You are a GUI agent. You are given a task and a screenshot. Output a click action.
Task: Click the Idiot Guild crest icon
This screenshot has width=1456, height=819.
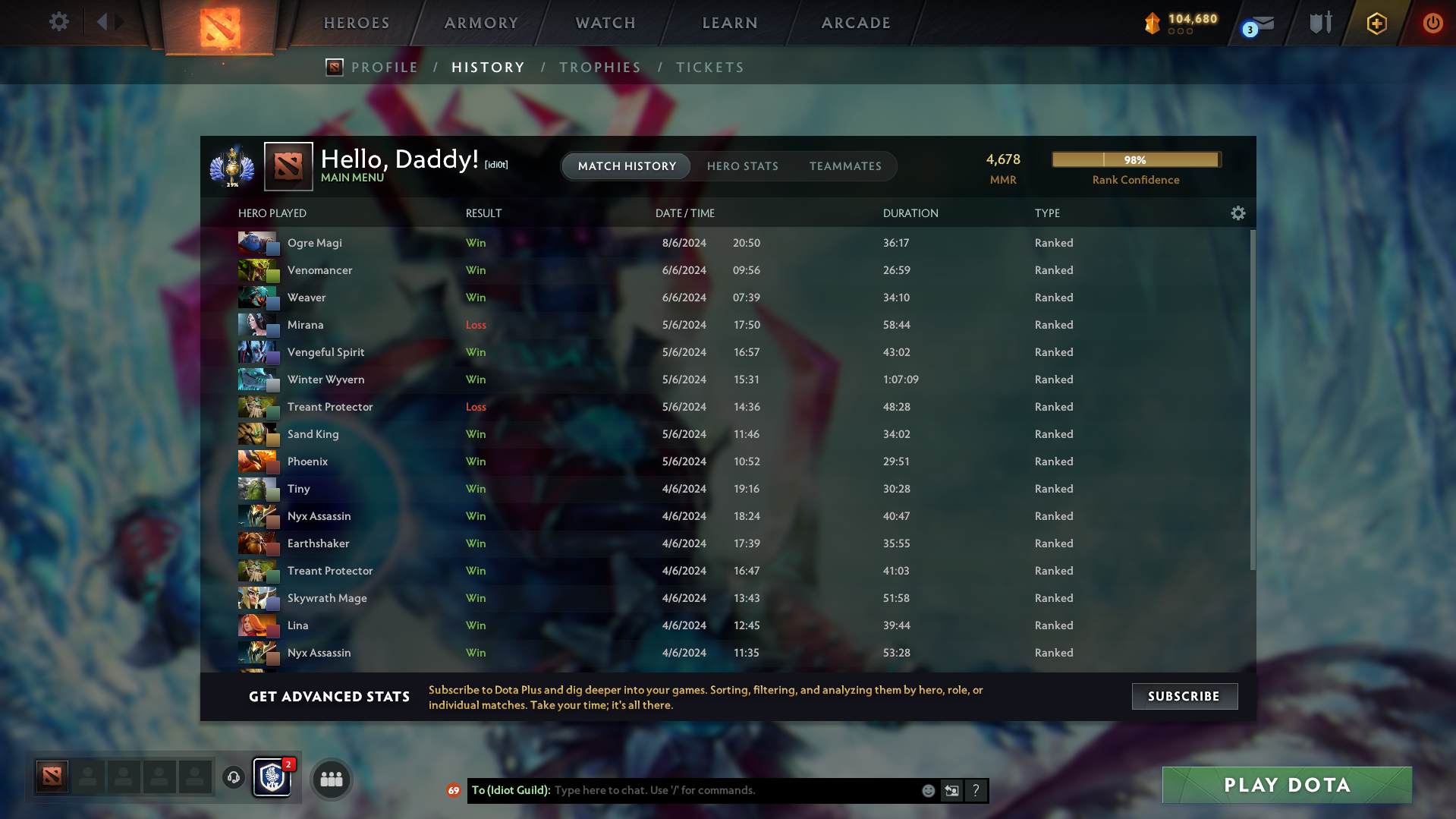(x=272, y=778)
